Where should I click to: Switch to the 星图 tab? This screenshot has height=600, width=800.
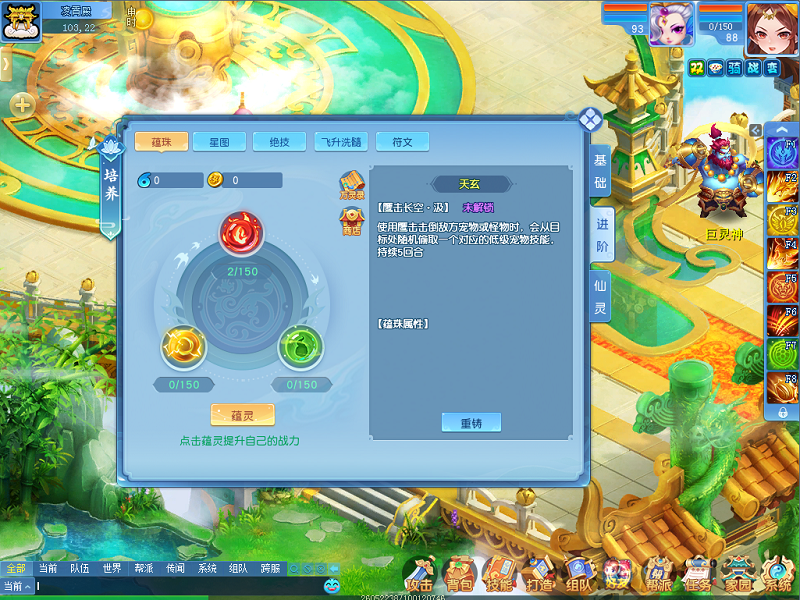coord(219,142)
